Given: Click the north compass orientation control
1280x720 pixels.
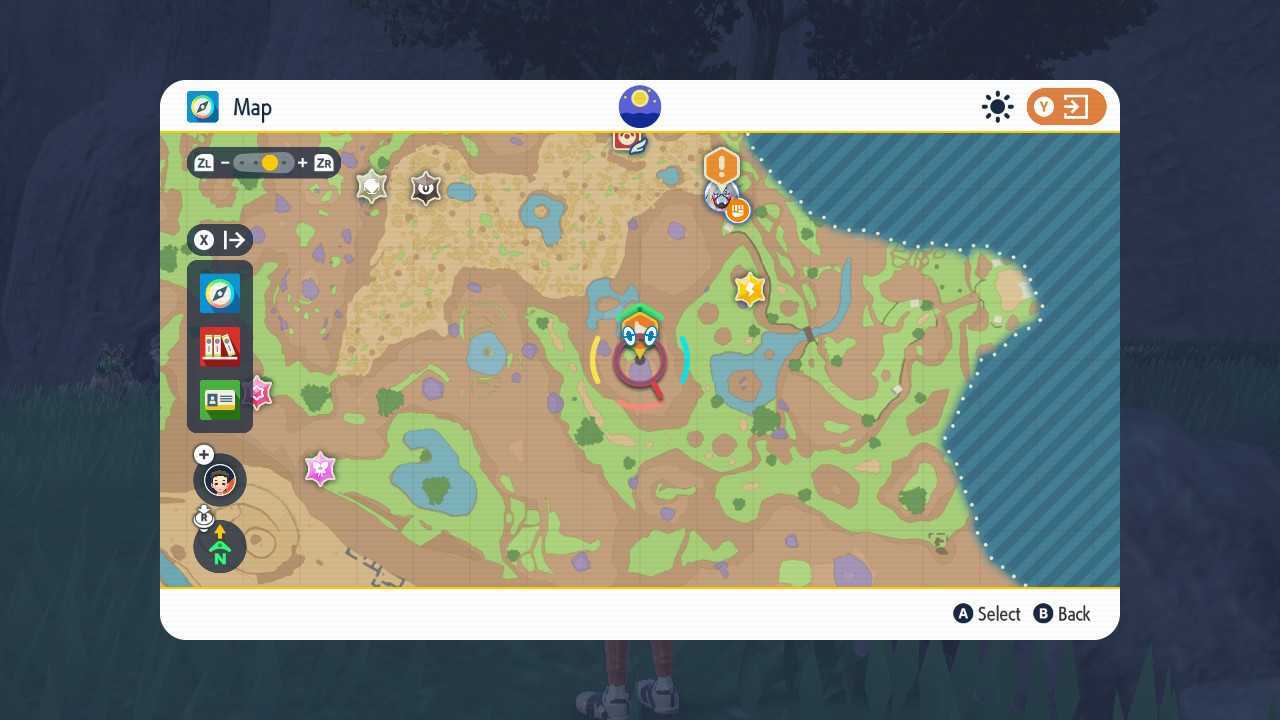Looking at the screenshot, I should (x=219, y=546).
